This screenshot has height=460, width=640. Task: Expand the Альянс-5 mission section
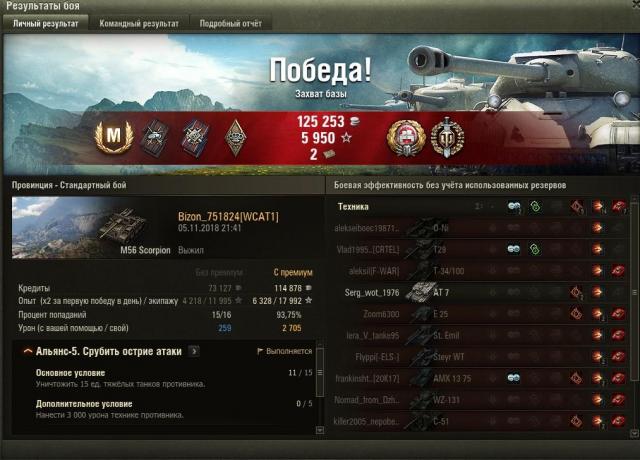tap(22, 352)
